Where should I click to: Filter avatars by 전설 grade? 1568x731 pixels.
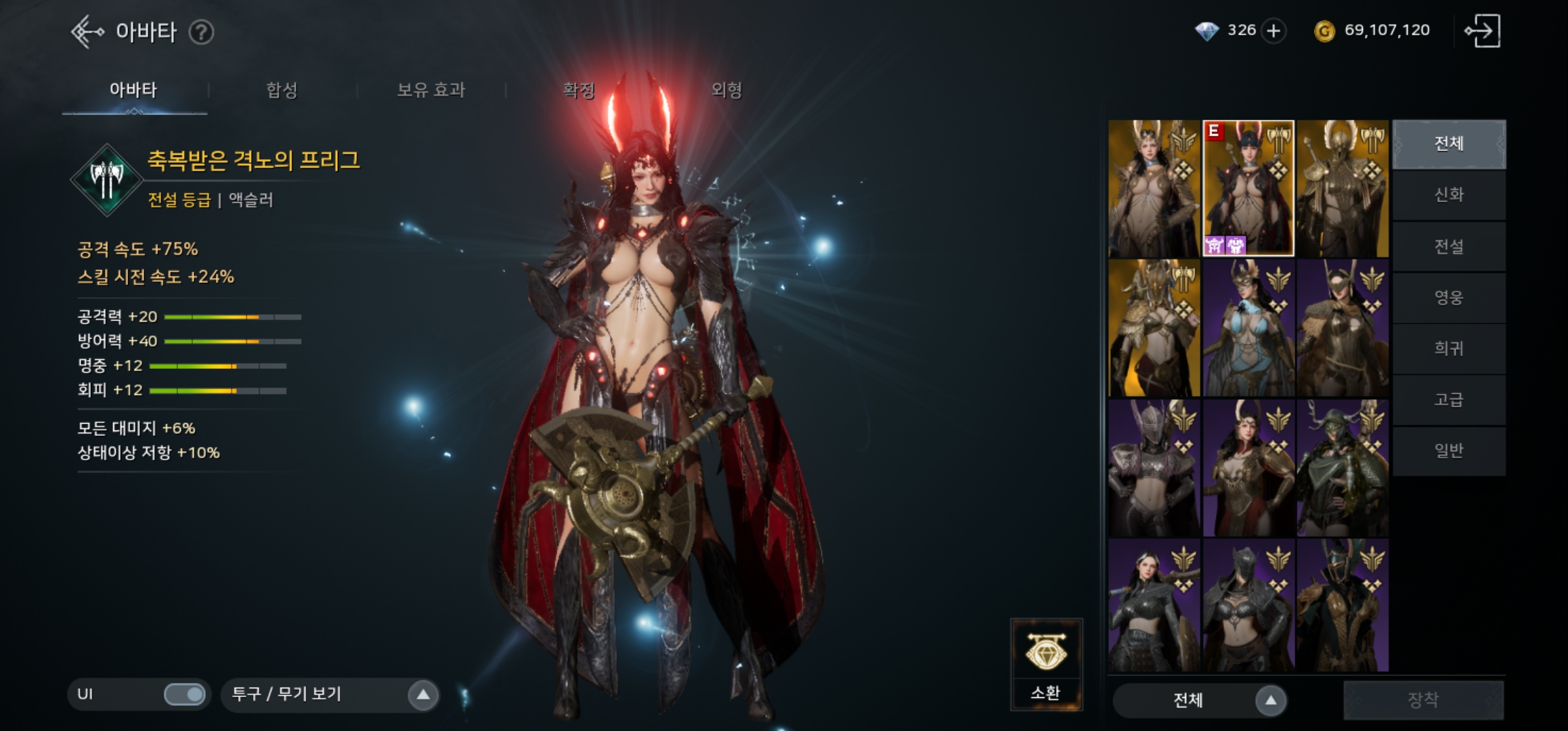coord(1449,247)
